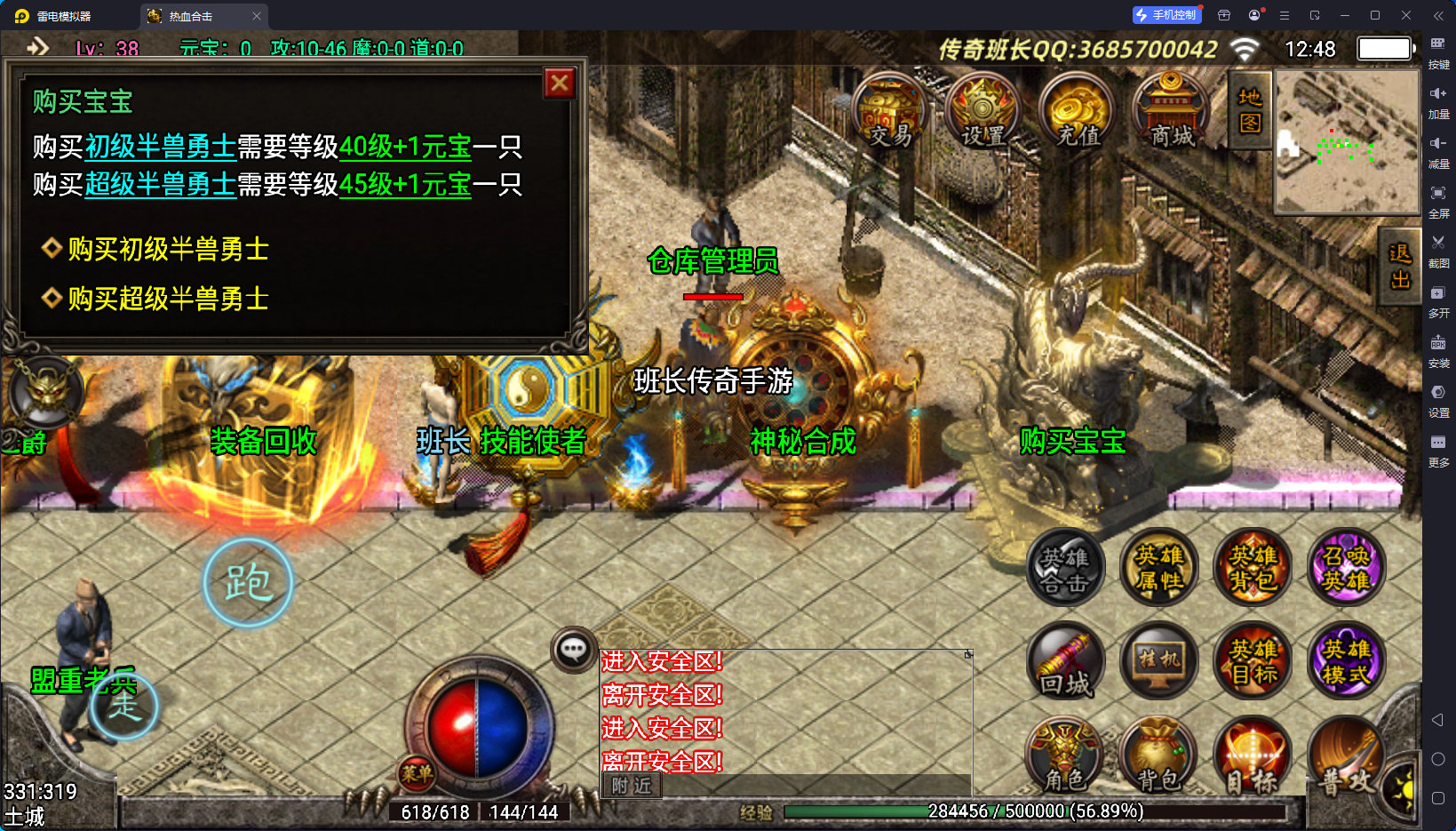This screenshot has height=831, width=1456.
Task: Open the 交易 trade icon
Action: click(x=890, y=111)
